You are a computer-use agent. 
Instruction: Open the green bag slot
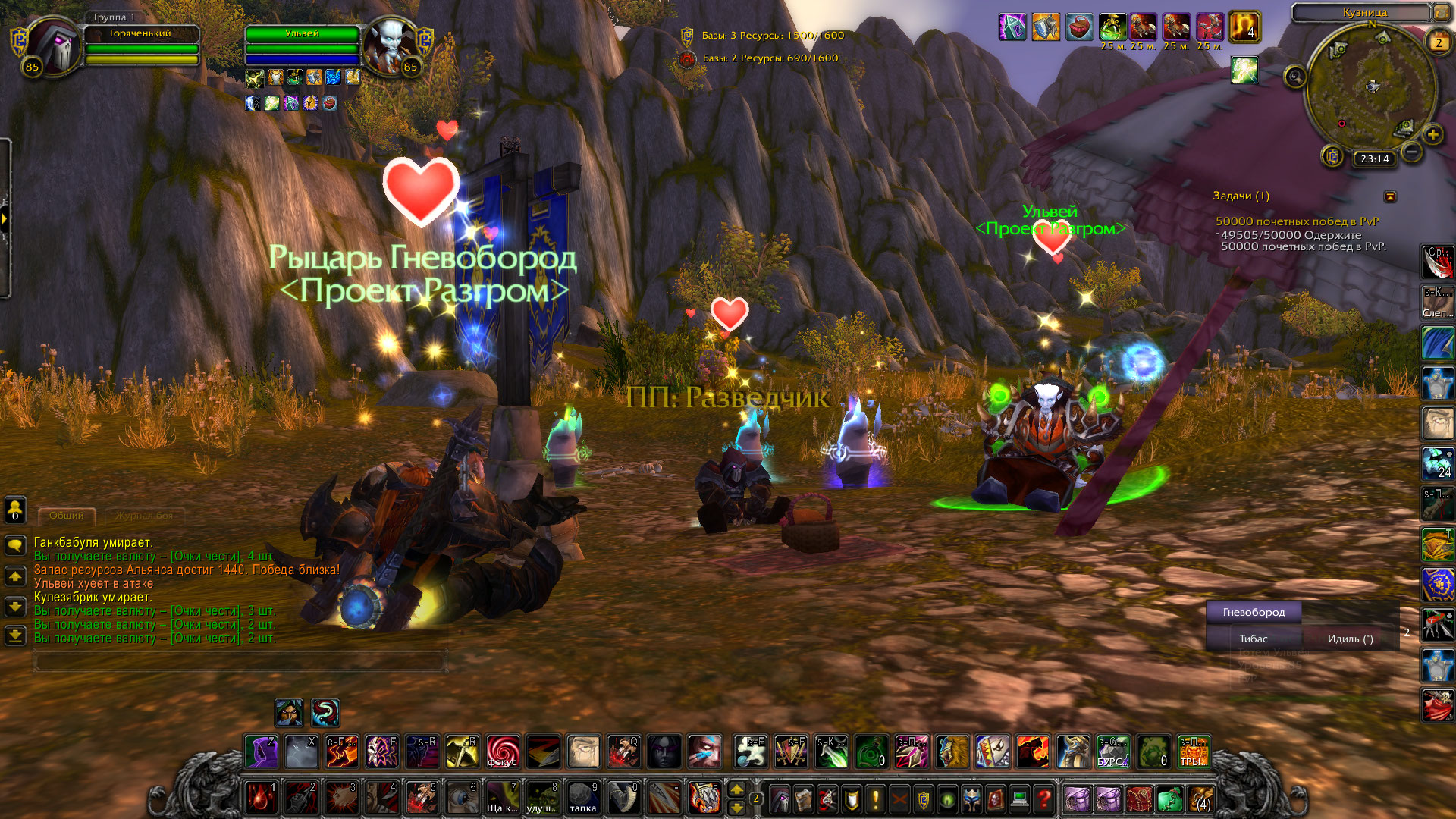coord(1169,799)
